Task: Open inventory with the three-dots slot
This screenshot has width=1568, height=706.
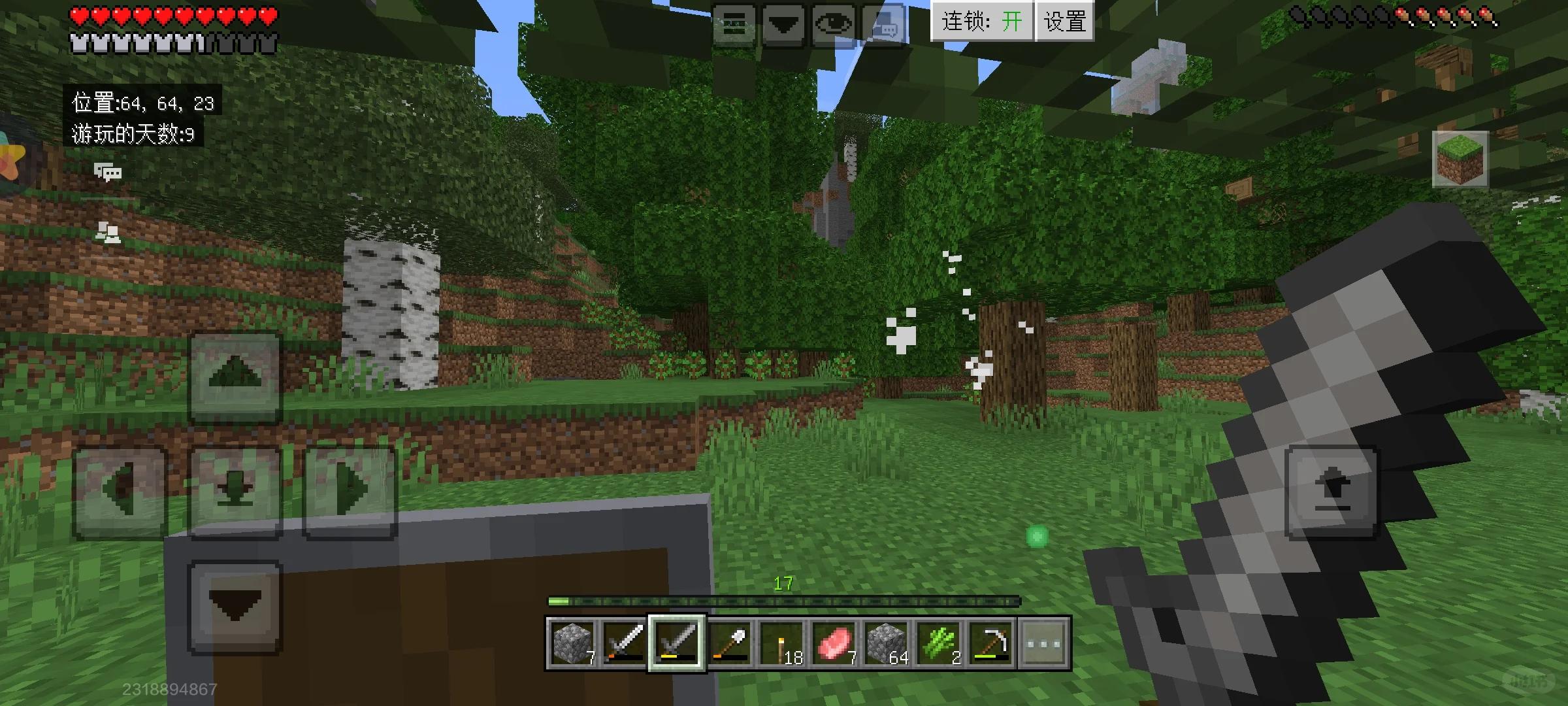Action: click(1043, 643)
